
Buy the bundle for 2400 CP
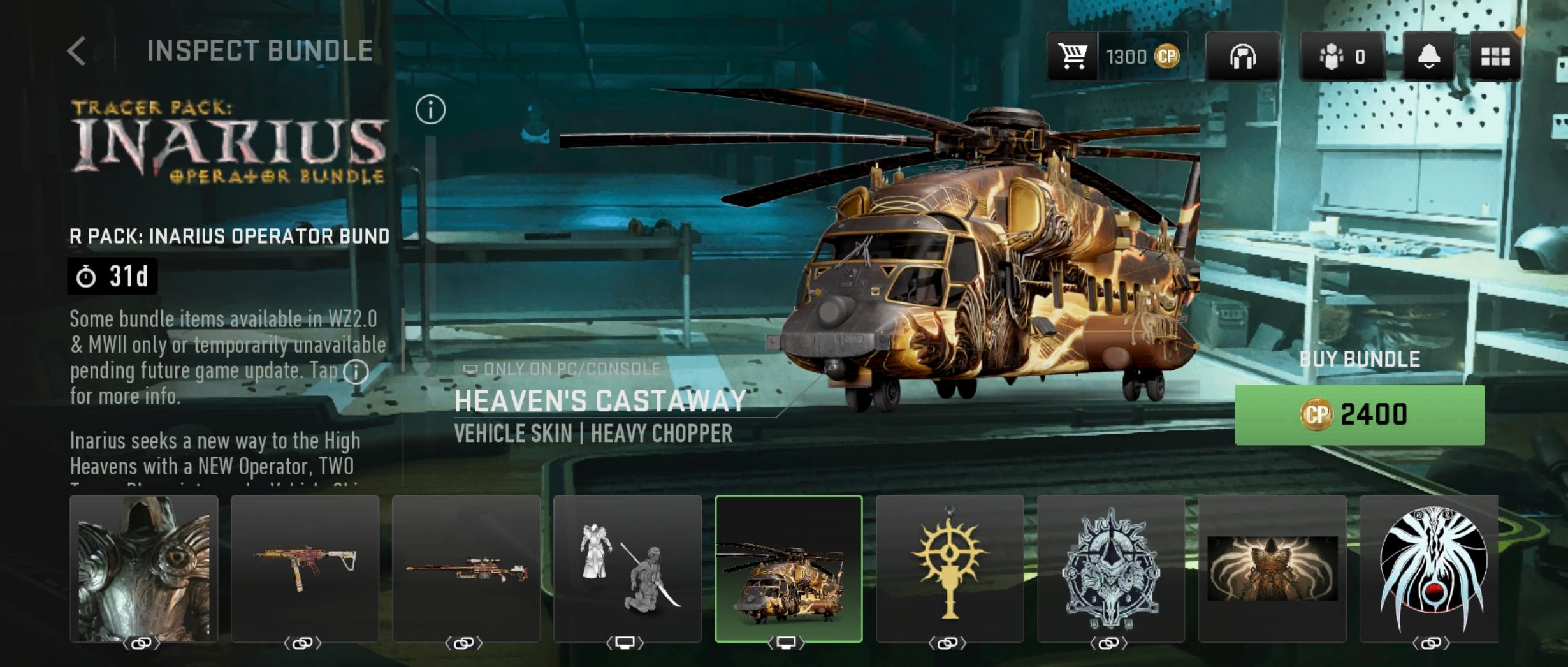[1359, 415]
